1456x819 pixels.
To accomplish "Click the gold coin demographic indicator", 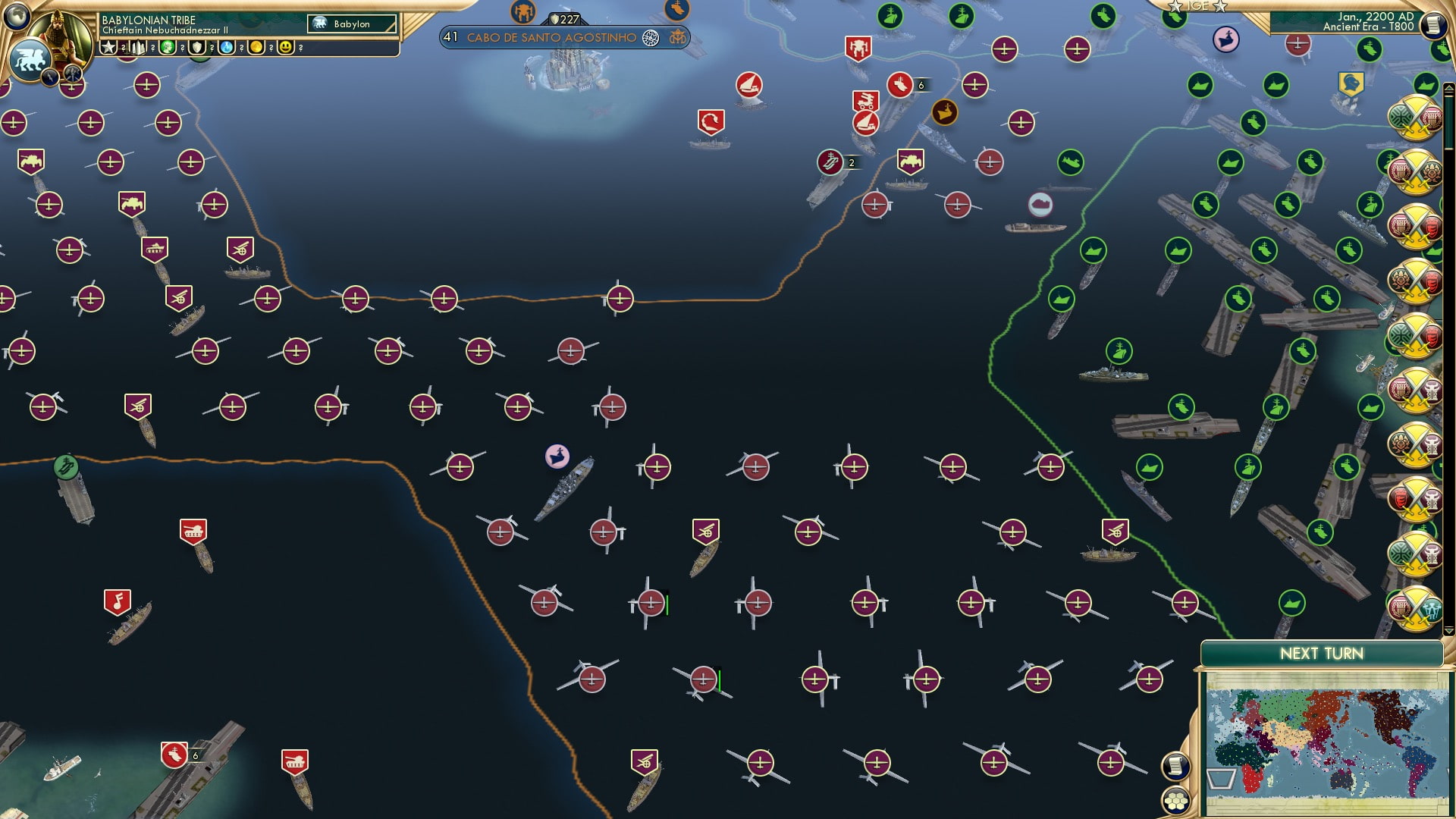I will tap(256, 47).
